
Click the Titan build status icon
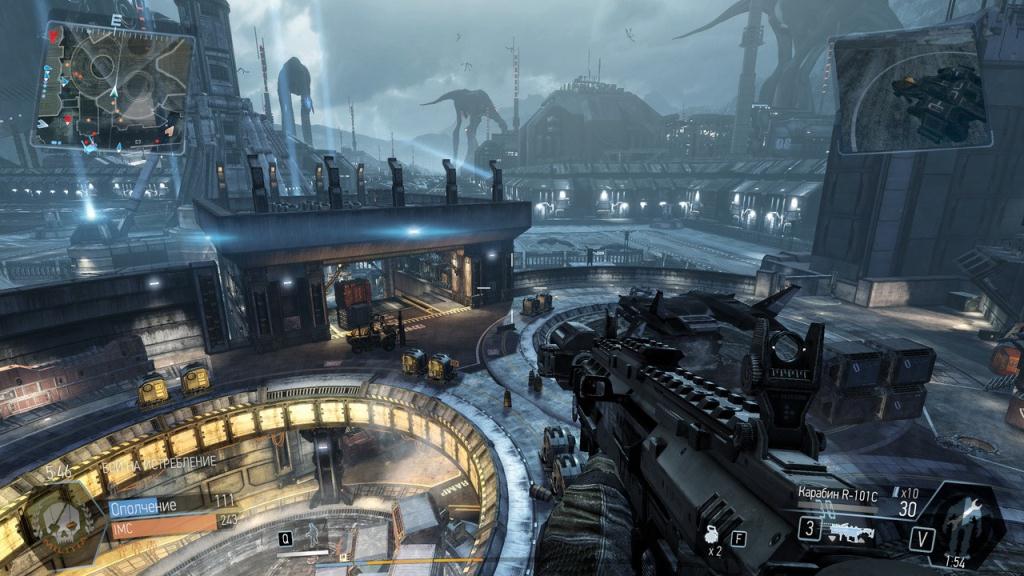(958, 522)
